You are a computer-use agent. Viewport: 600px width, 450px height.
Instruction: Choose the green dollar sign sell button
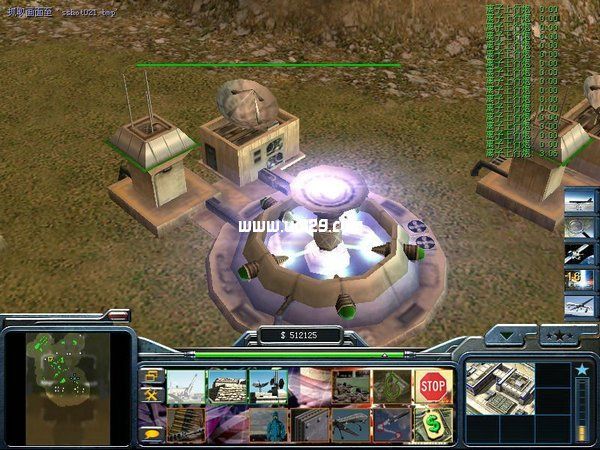coord(433,424)
